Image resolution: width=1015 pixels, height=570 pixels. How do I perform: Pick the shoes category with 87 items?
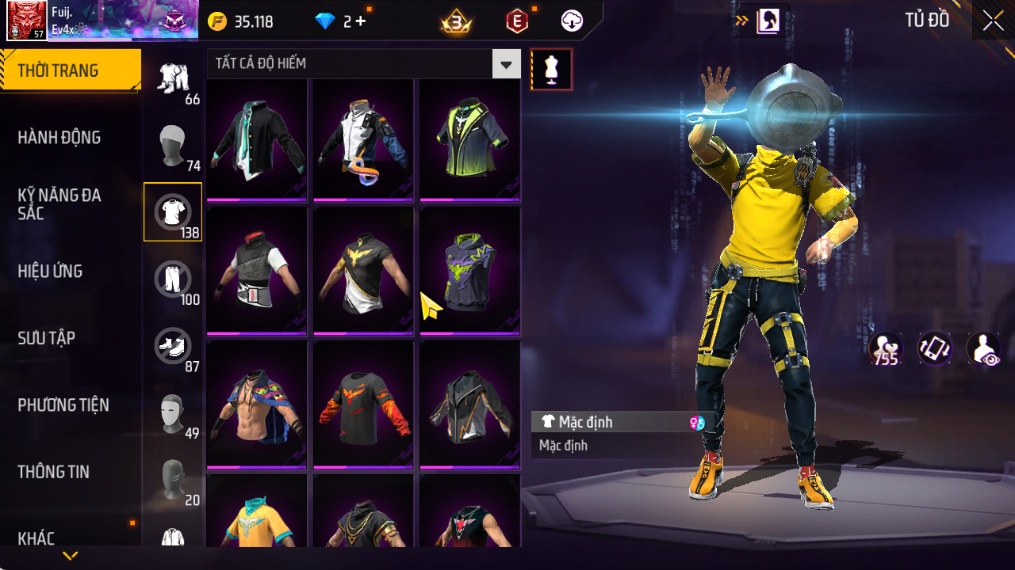click(173, 346)
